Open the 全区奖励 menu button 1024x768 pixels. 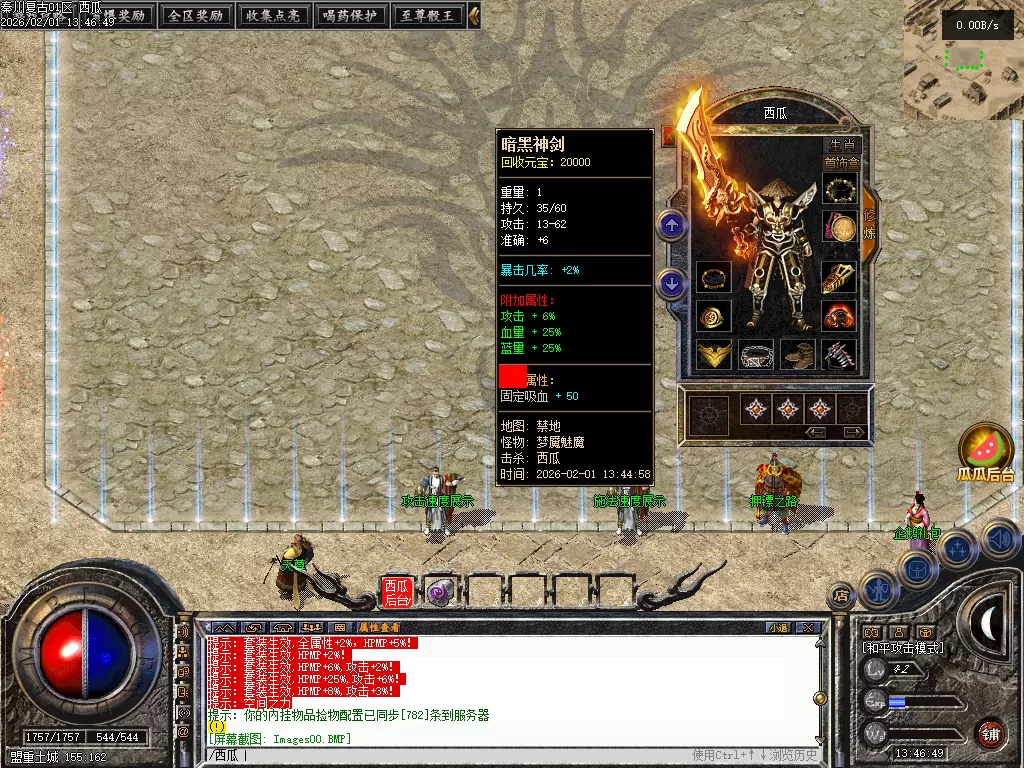[196, 15]
